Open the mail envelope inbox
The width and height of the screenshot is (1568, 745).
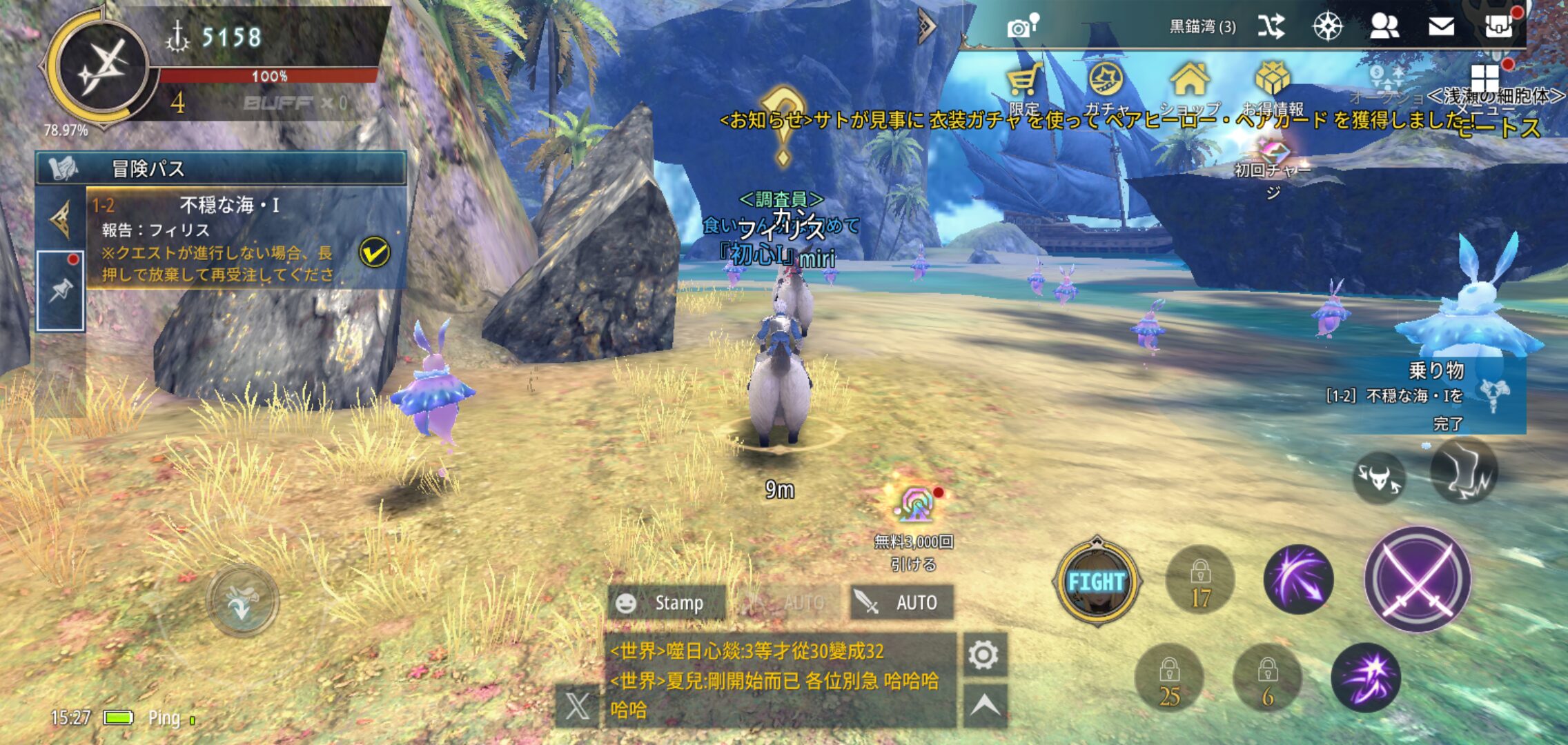point(1441,27)
